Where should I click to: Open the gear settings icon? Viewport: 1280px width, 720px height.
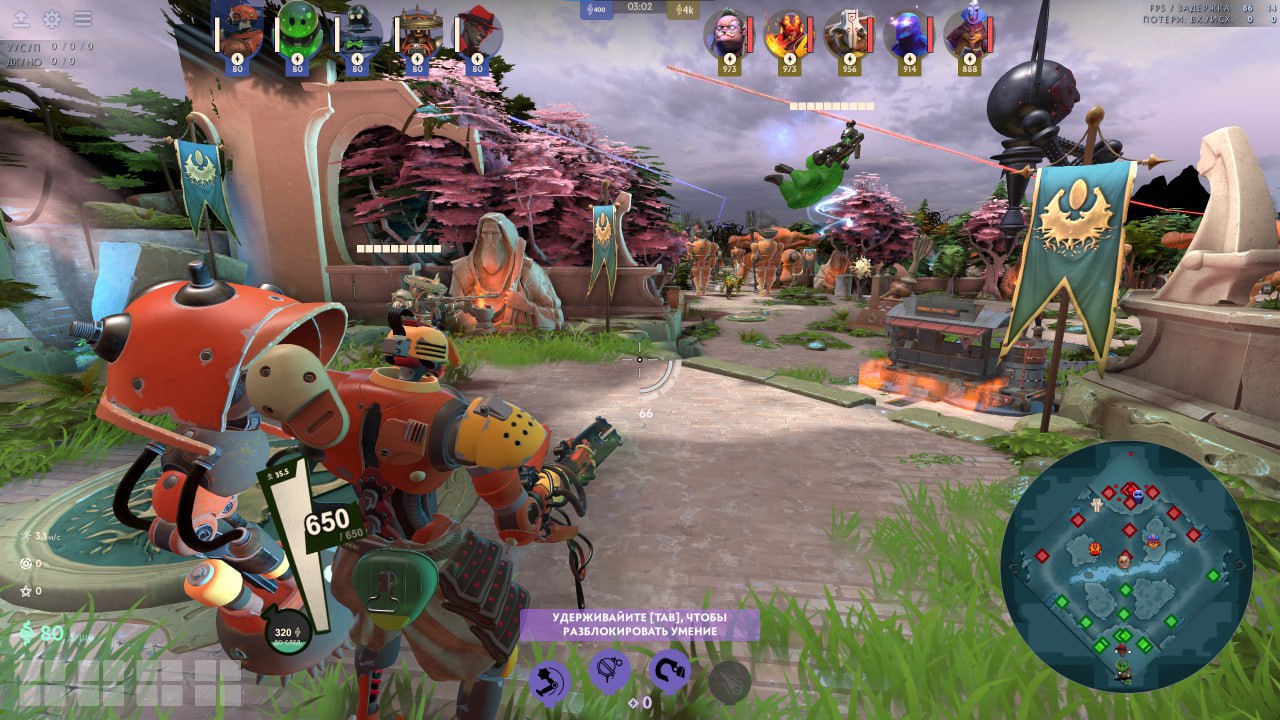51,19
